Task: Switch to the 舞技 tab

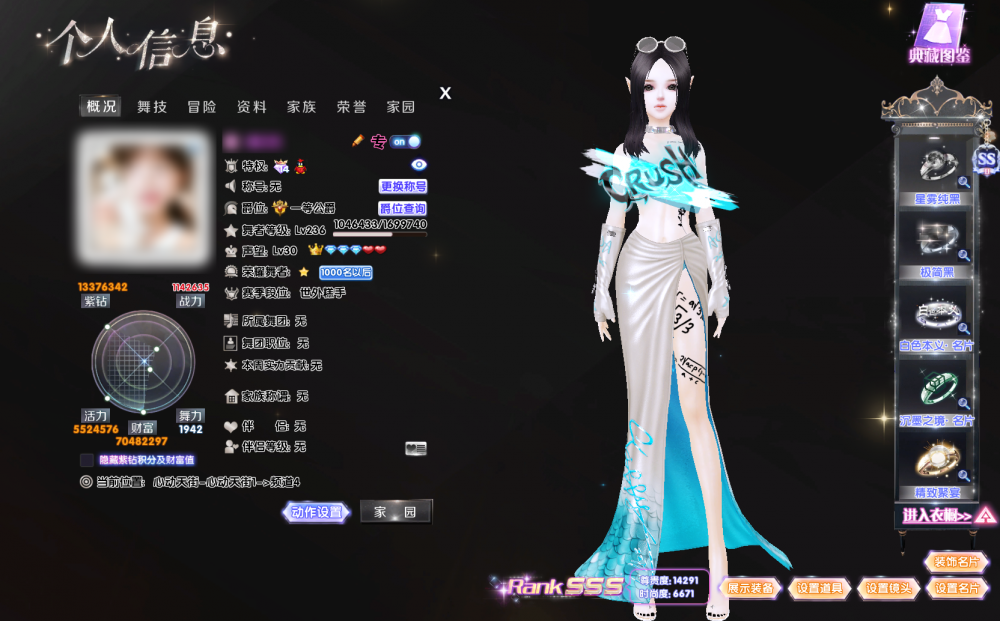Action: [152, 107]
